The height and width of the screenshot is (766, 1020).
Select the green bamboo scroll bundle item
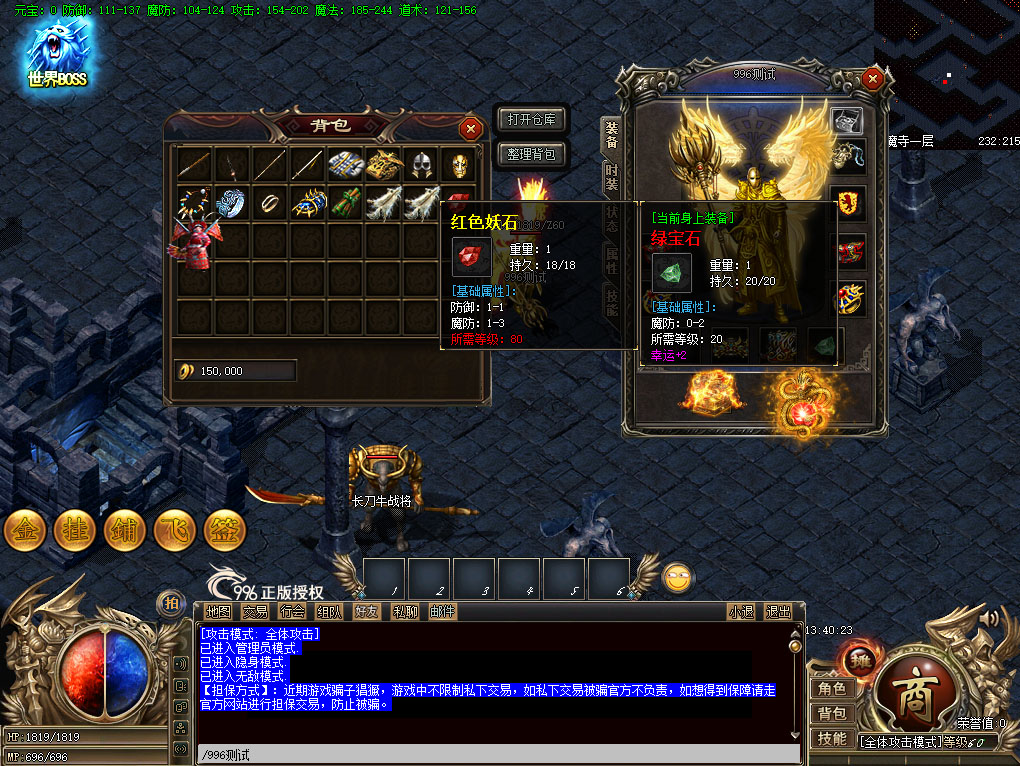(x=344, y=202)
